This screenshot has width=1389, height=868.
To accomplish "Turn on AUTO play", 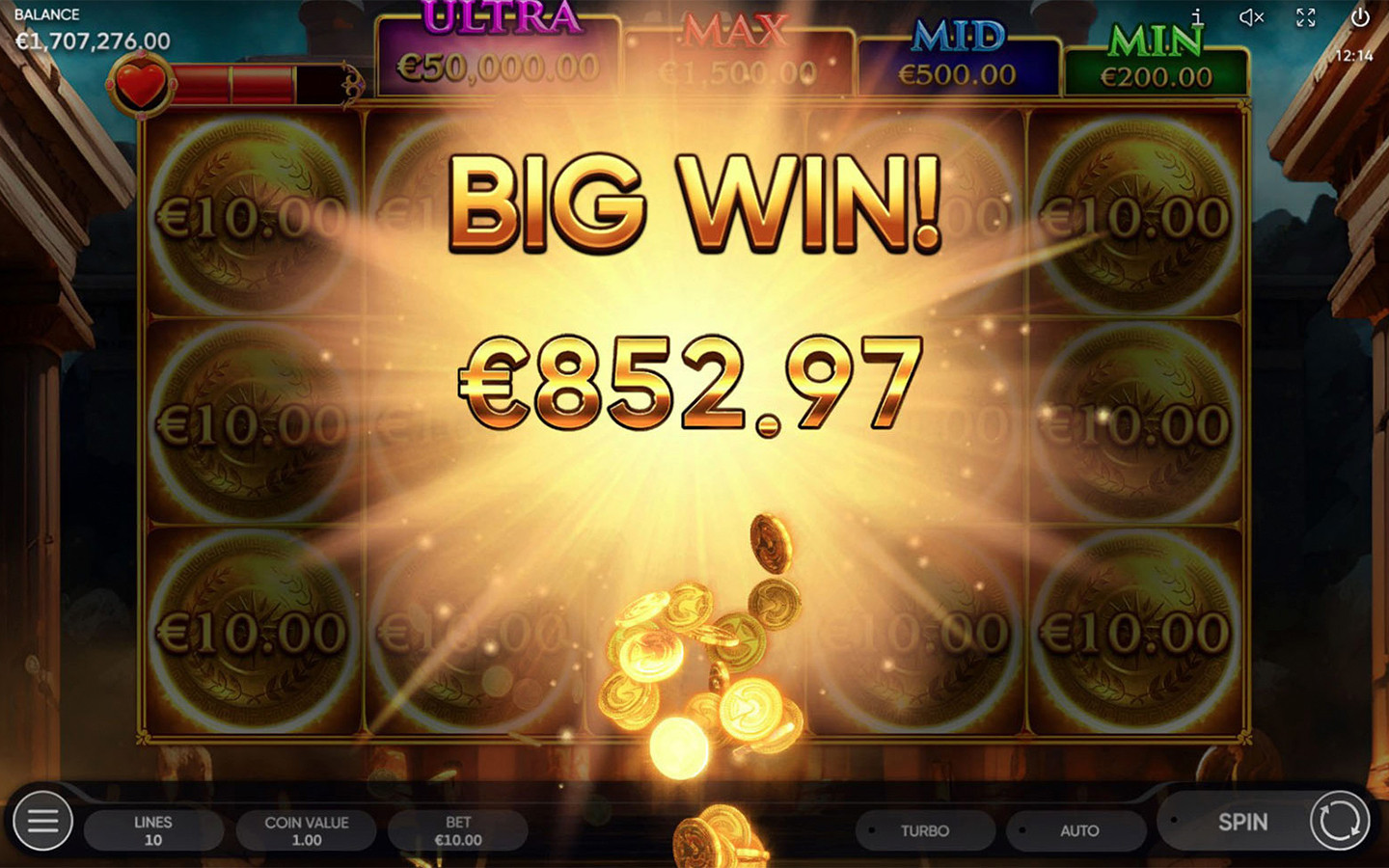I will point(1077,830).
